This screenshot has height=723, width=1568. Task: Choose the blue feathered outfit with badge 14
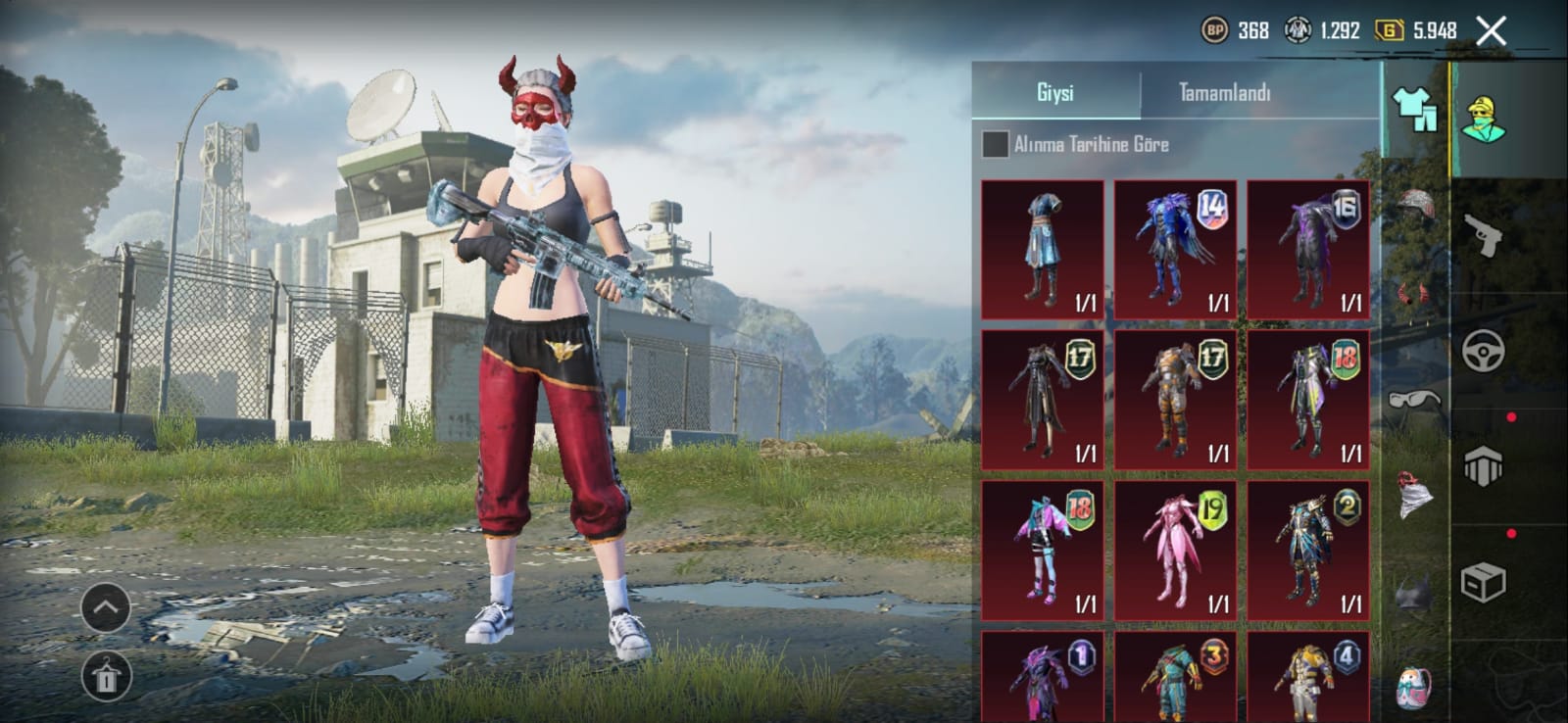click(1175, 249)
